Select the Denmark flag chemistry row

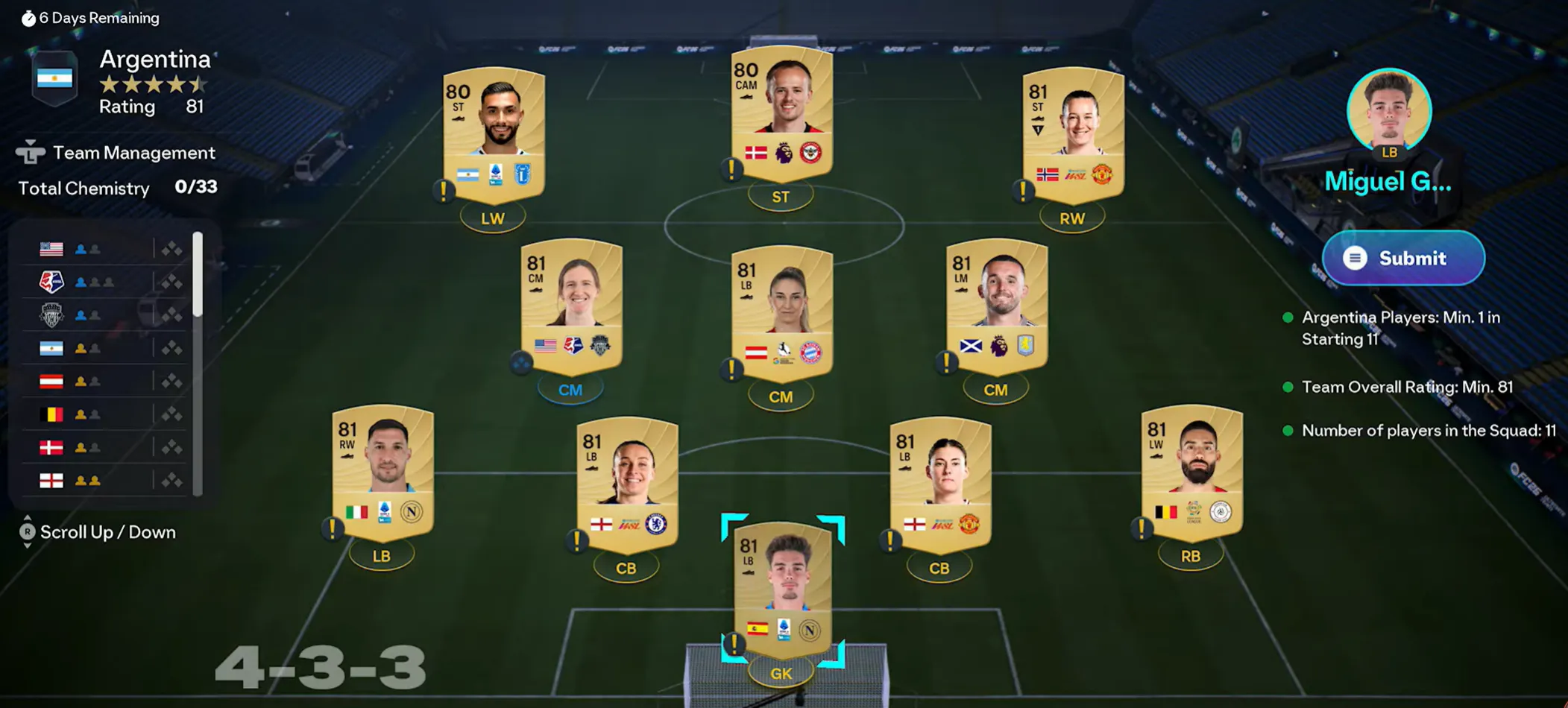[x=104, y=447]
